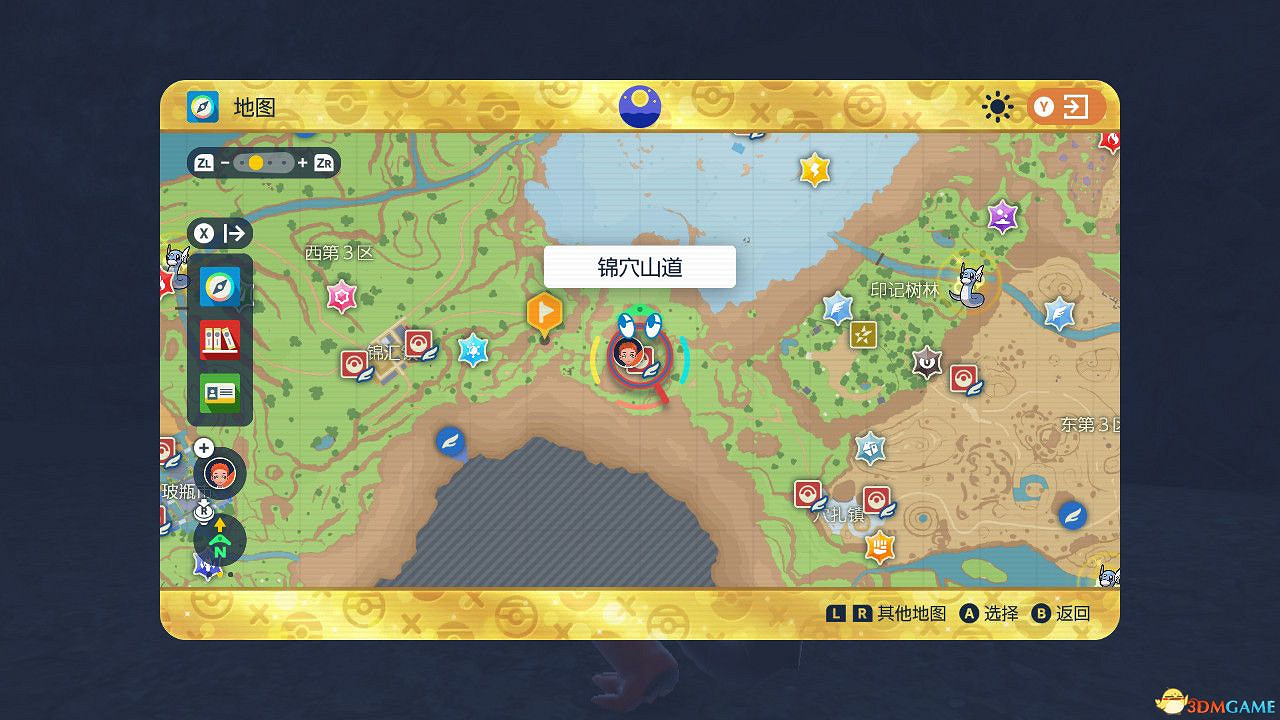Viewport: 1280px width, 720px height.
Task: Click the 锦穴山道 location label
Action: click(x=639, y=266)
